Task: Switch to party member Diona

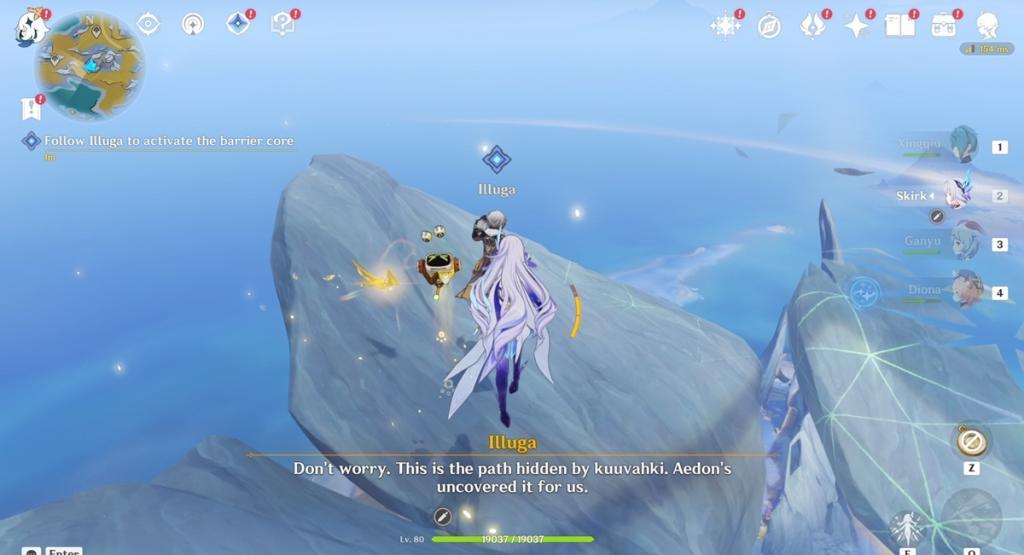Action: coord(965,290)
